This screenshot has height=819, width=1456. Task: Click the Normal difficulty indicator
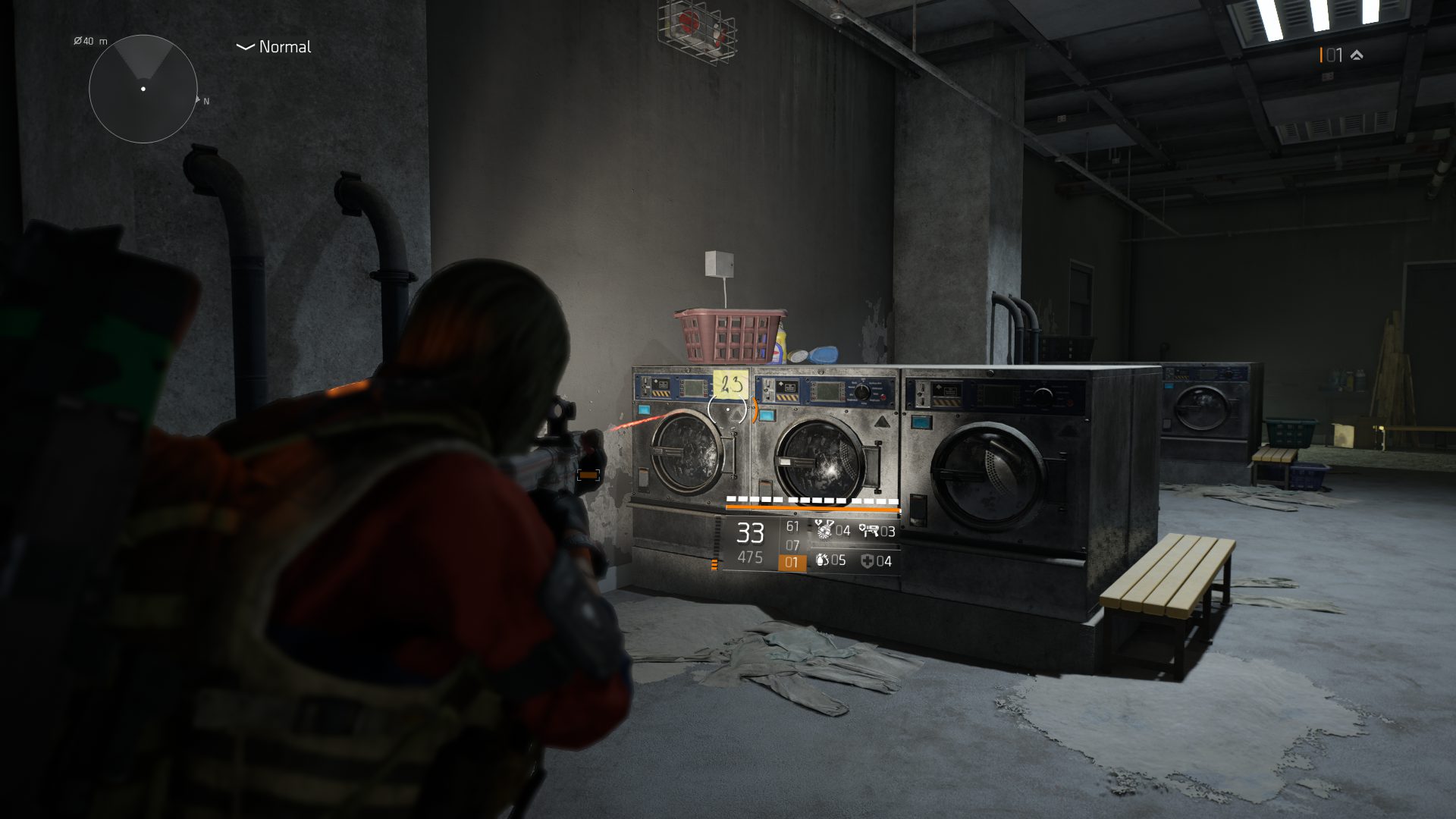tap(274, 47)
